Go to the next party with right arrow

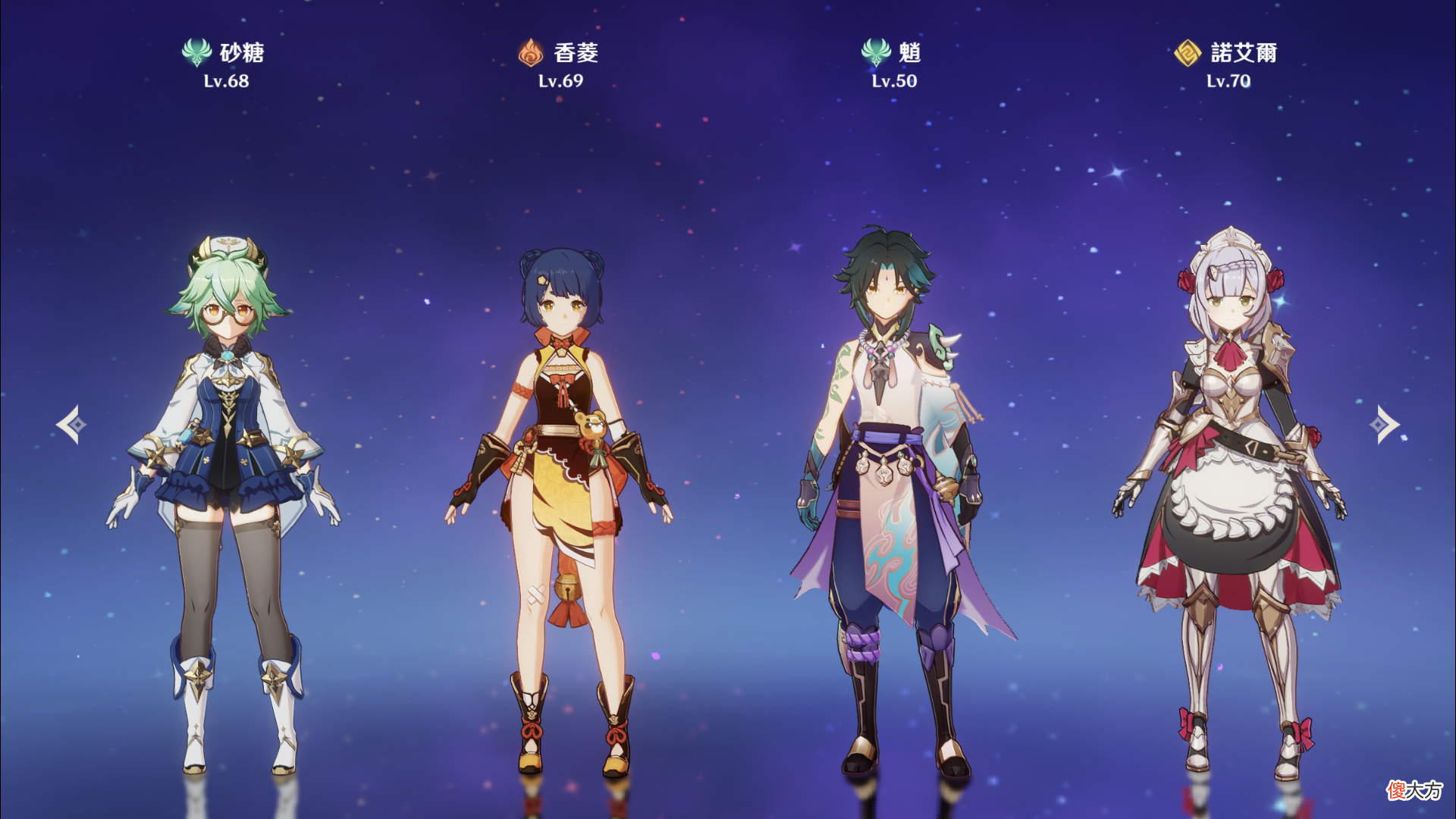[x=1385, y=425]
